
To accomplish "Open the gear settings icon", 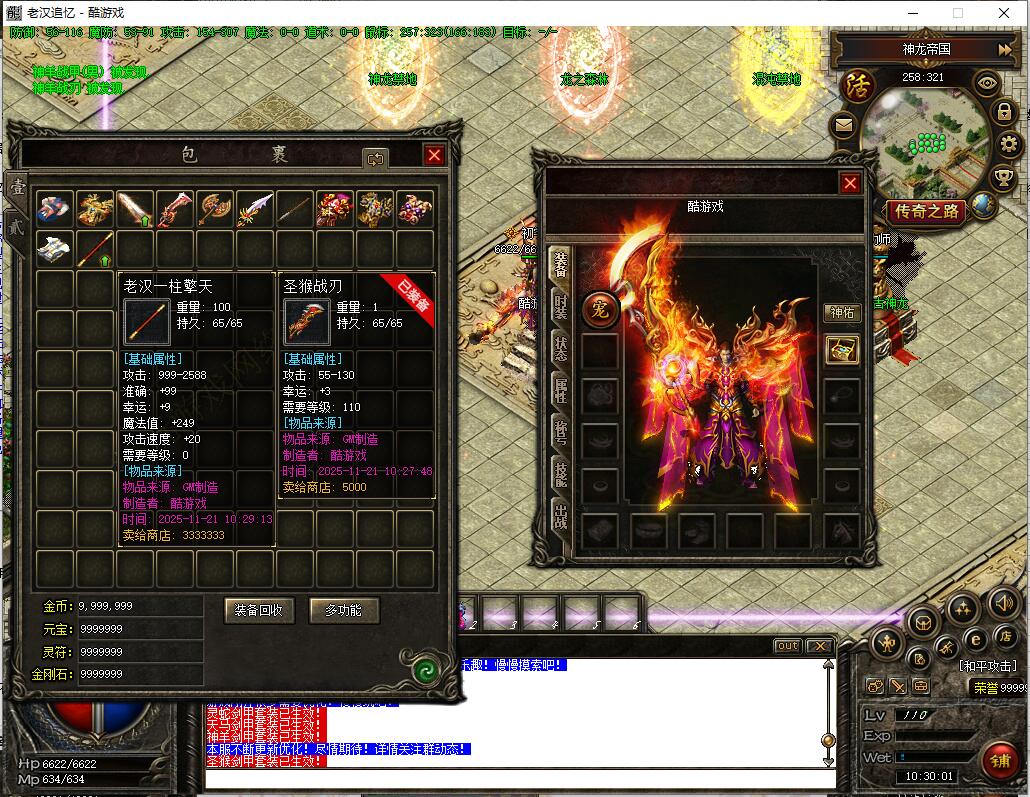I will pyautogui.click(x=1007, y=145).
